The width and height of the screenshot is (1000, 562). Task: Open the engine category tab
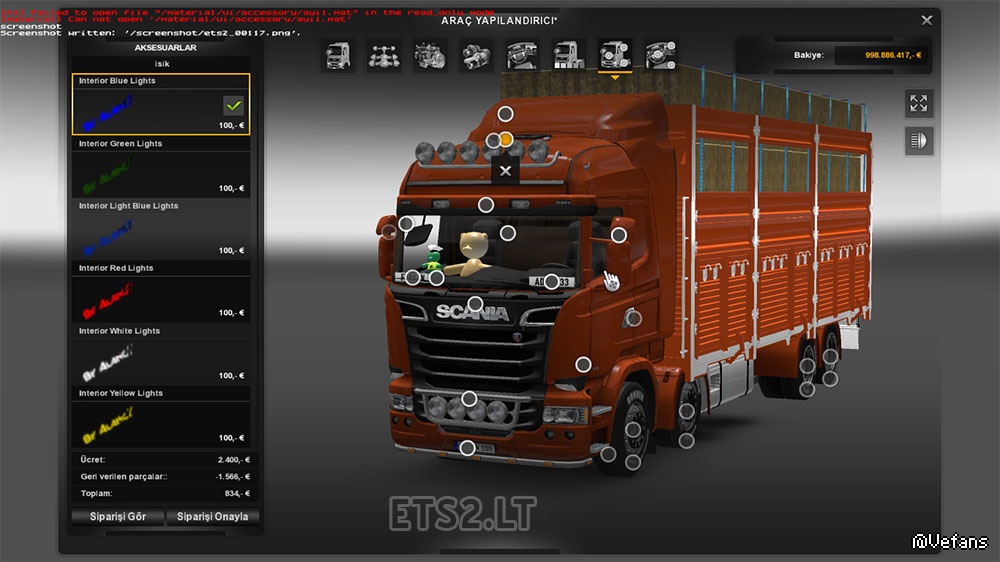click(x=430, y=55)
